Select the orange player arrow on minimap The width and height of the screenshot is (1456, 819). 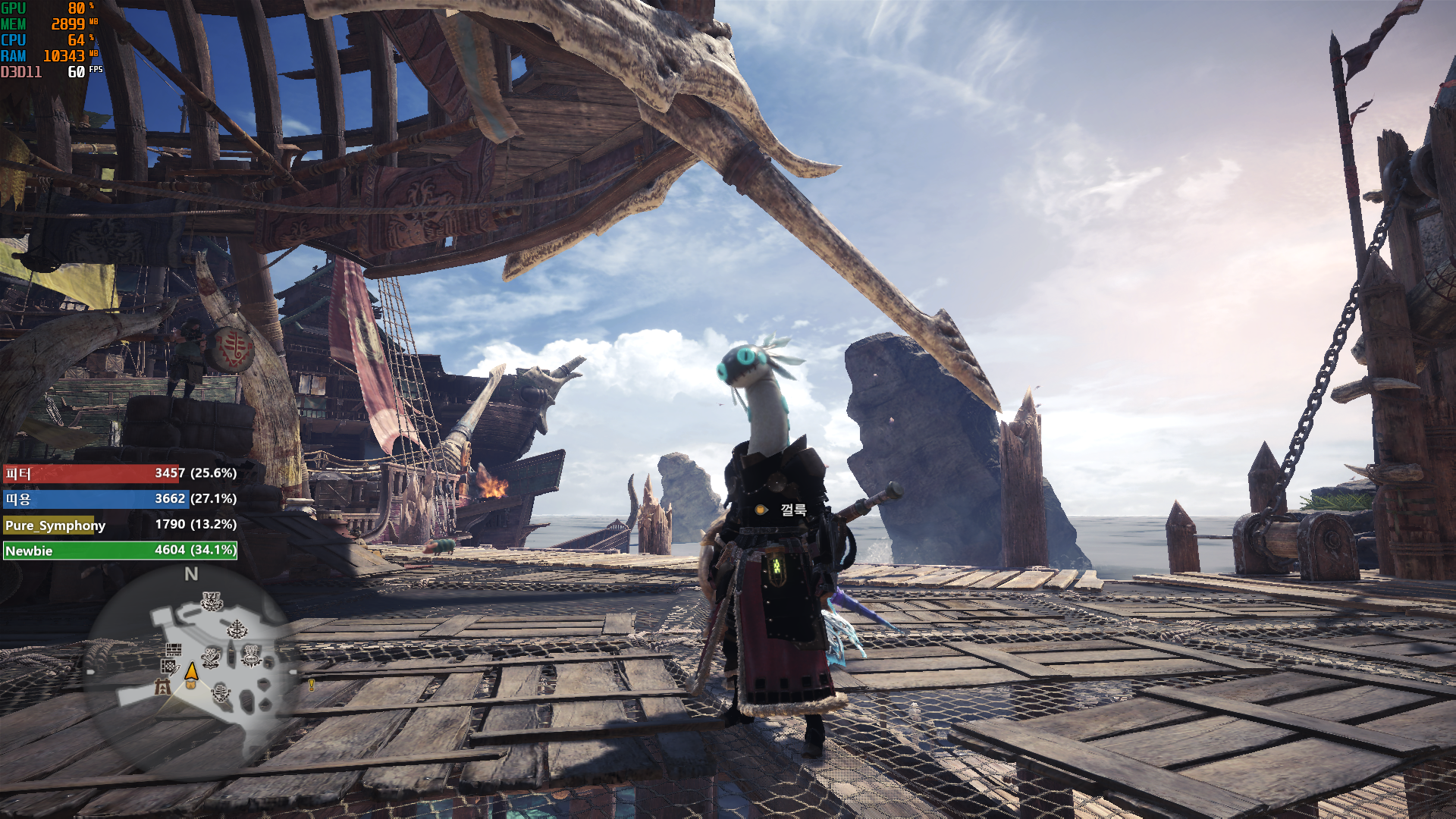(x=191, y=672)
